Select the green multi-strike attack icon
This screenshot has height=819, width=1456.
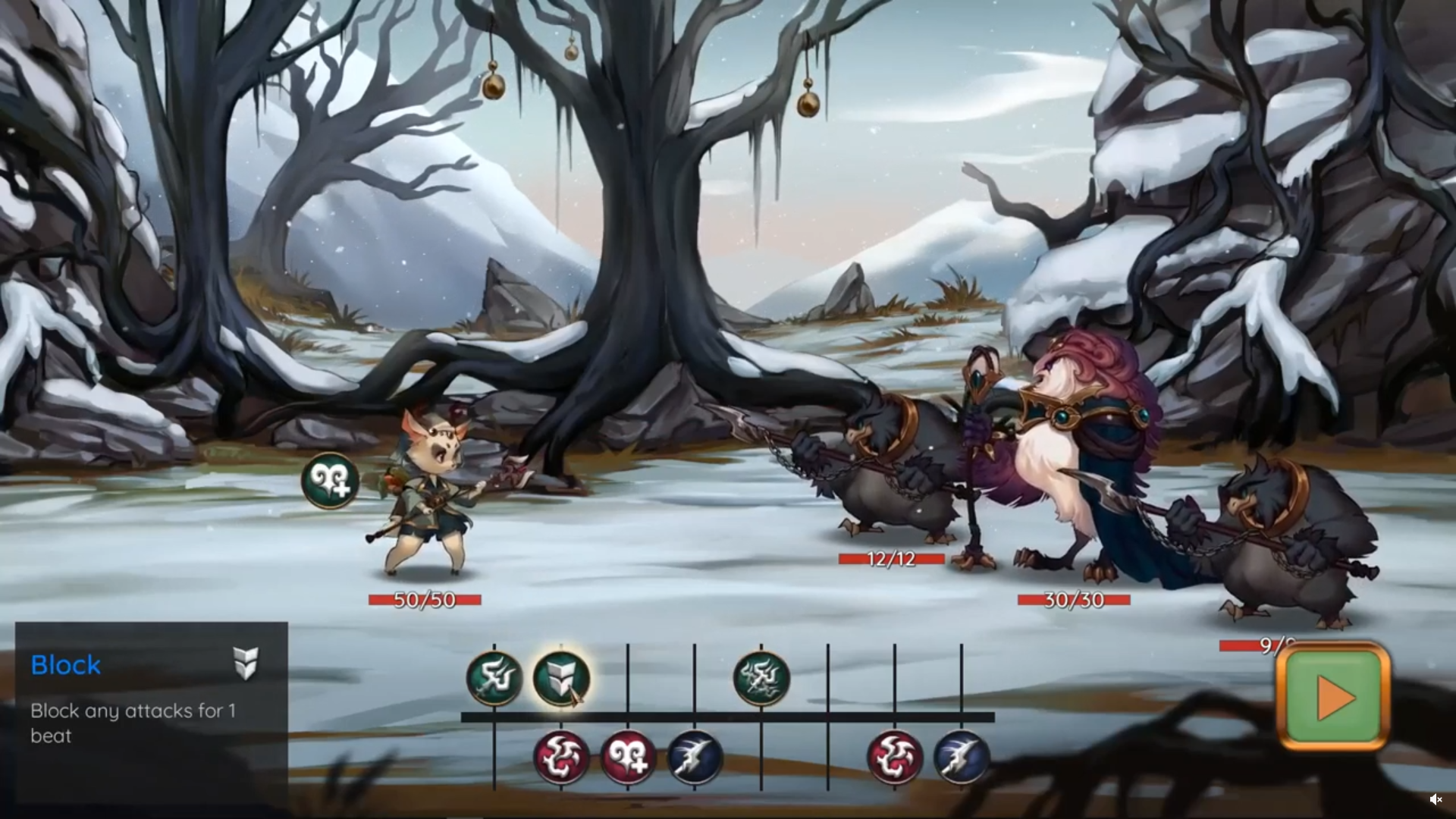pyautogui.click(x=761, y=678)
